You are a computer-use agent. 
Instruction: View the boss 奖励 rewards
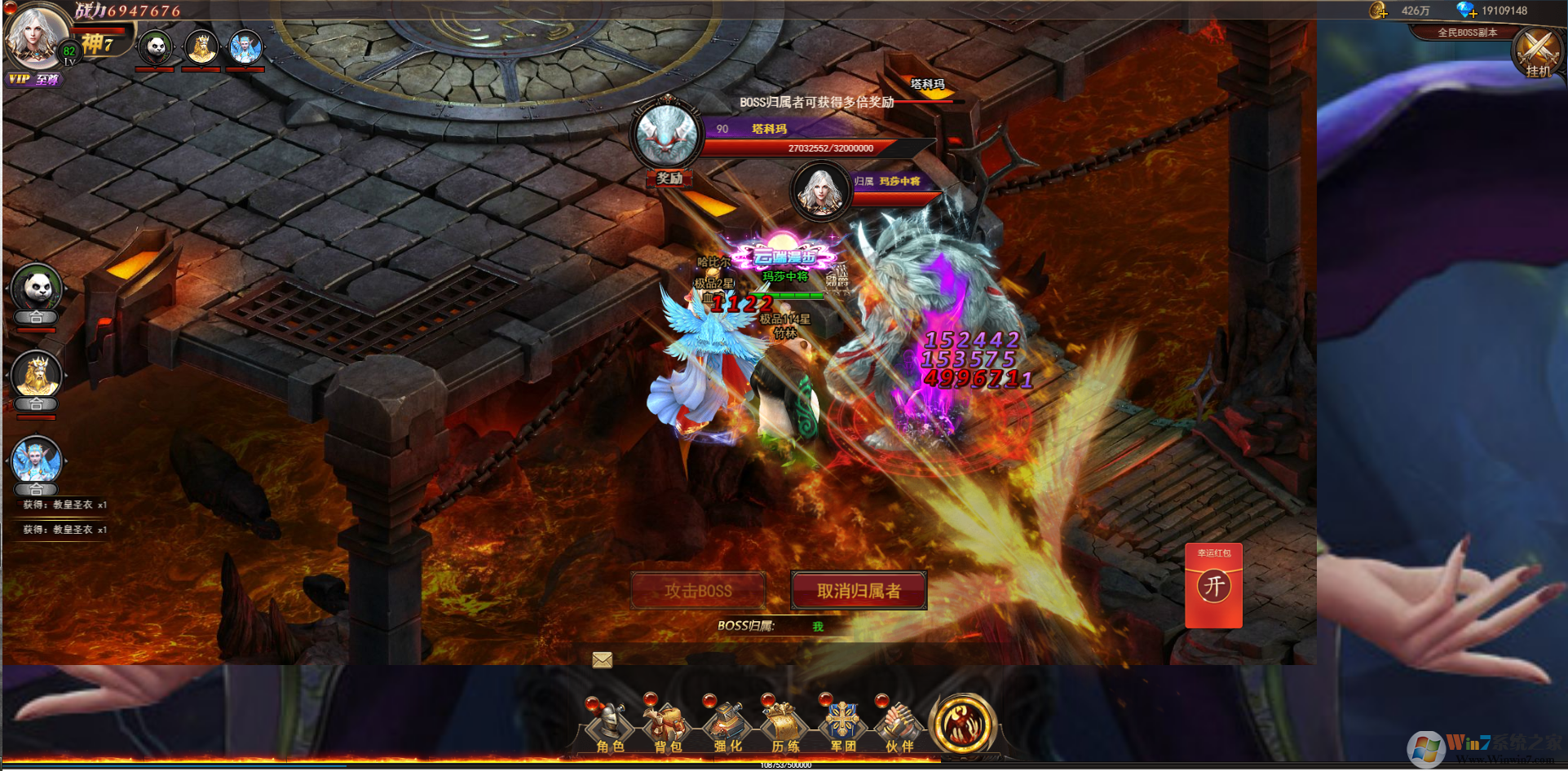(x=669, y=178)
